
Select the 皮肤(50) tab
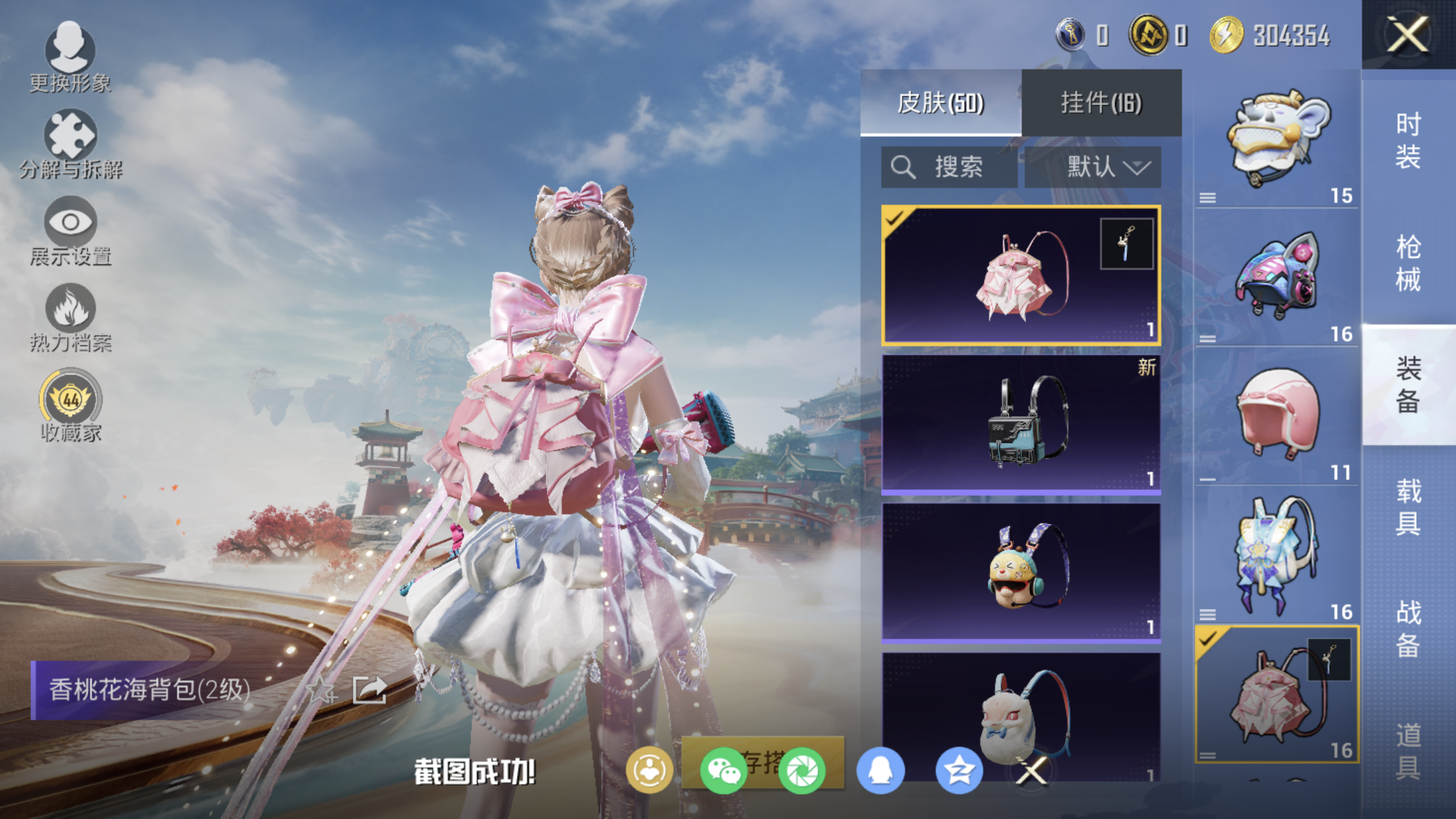coord(940,103)
